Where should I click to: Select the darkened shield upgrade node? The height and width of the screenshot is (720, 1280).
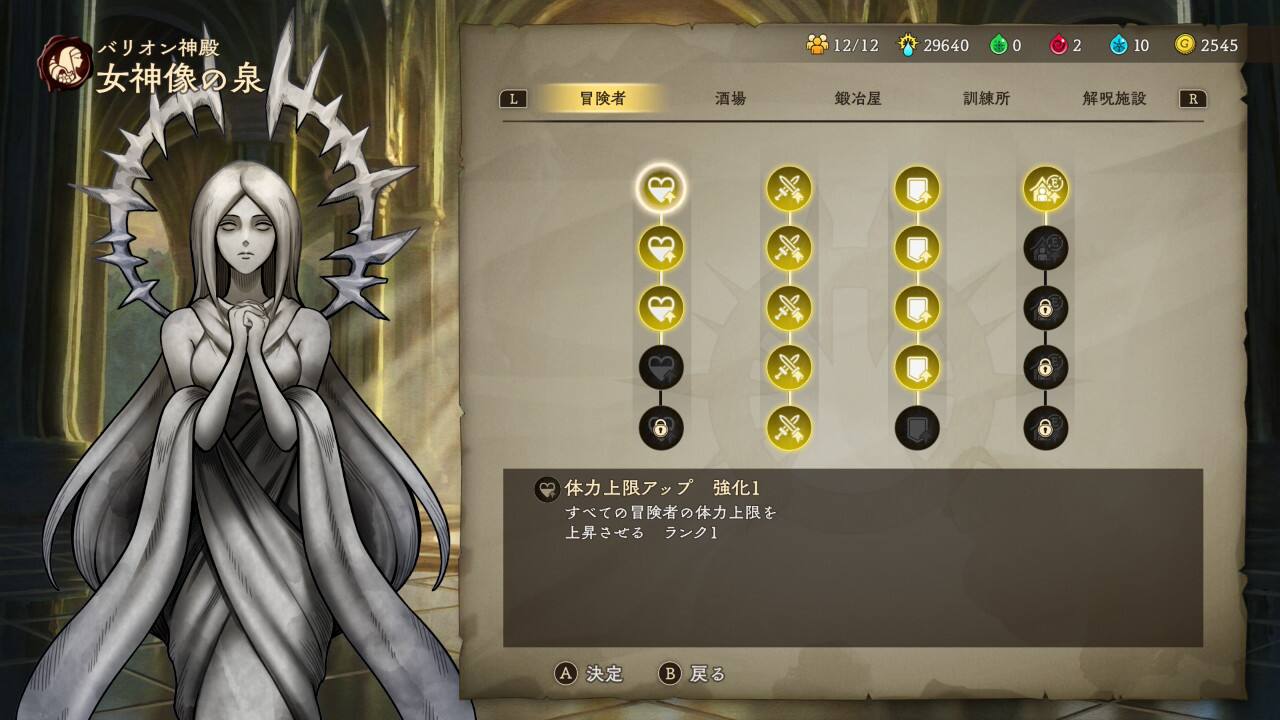click(x=917, y=428)
